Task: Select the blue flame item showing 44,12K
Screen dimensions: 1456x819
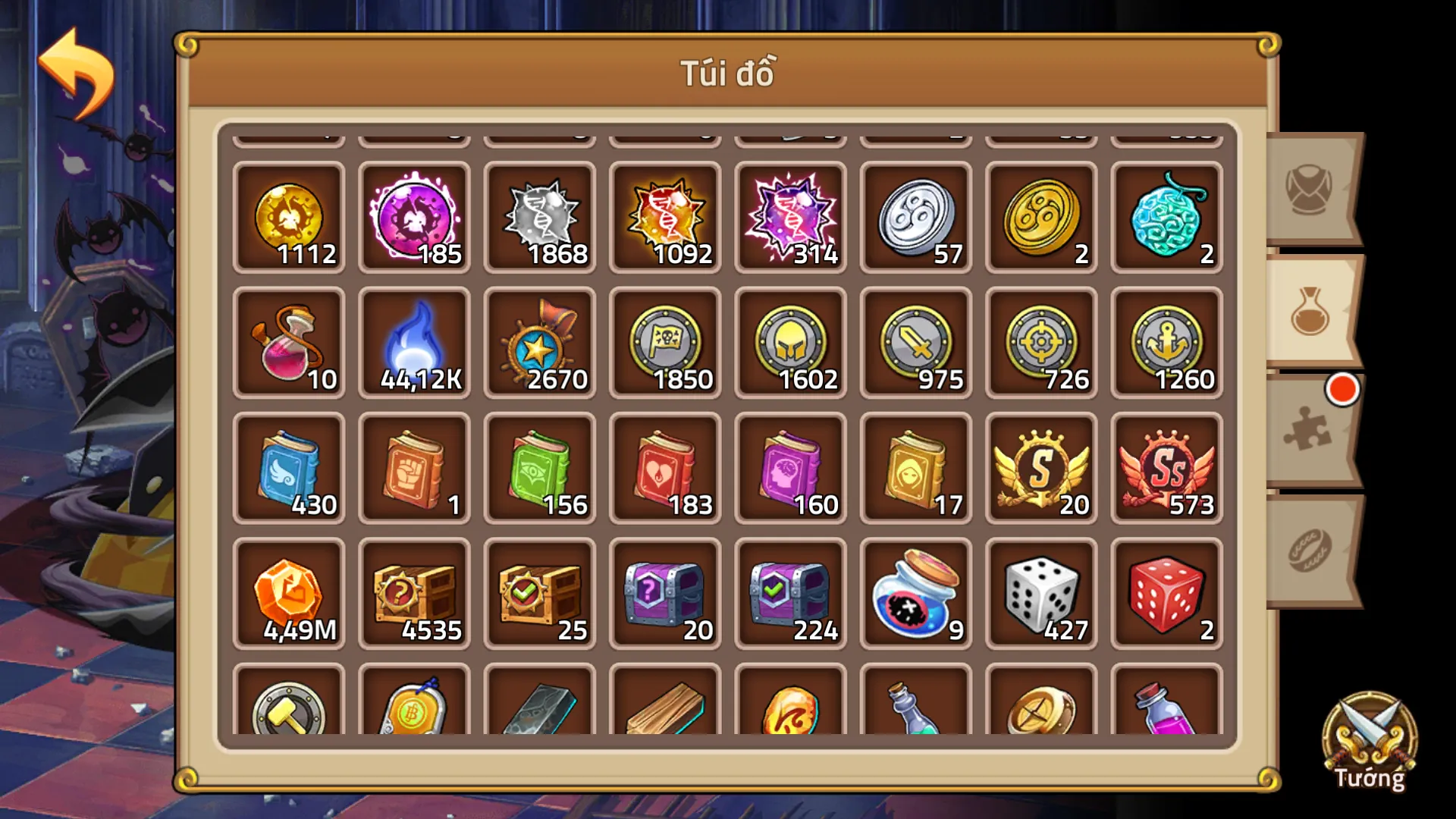Action: click(x=414, y=345)
